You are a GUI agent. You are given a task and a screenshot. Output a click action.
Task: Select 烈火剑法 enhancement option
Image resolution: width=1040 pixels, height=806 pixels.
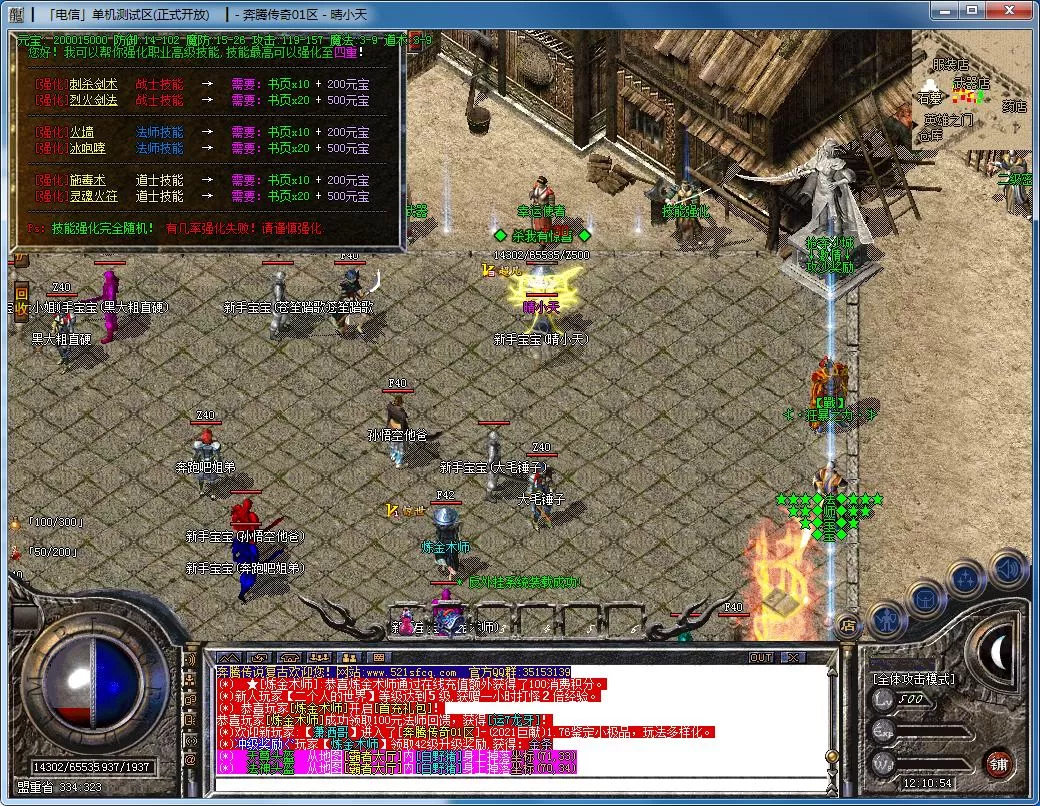coord(92,100)
